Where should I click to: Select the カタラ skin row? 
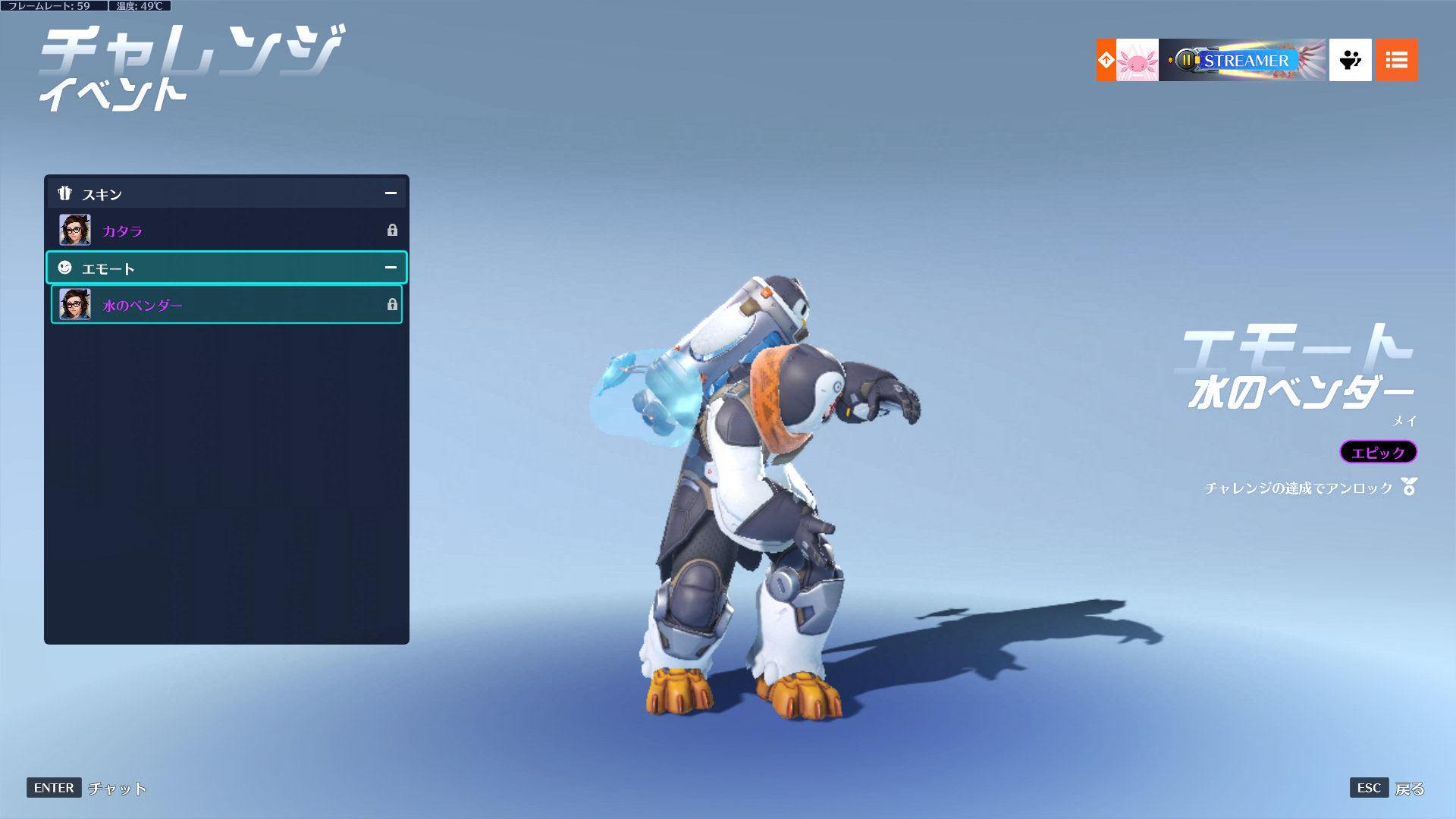tap(226, 231)
